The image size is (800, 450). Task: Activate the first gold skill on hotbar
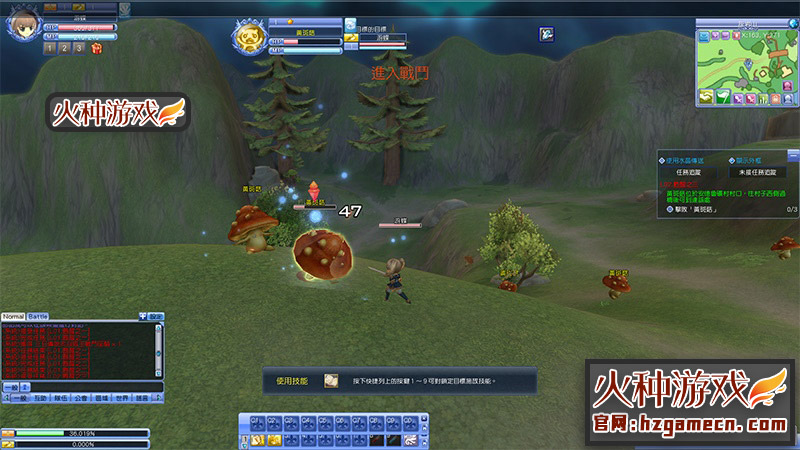[x=258, y=440]
